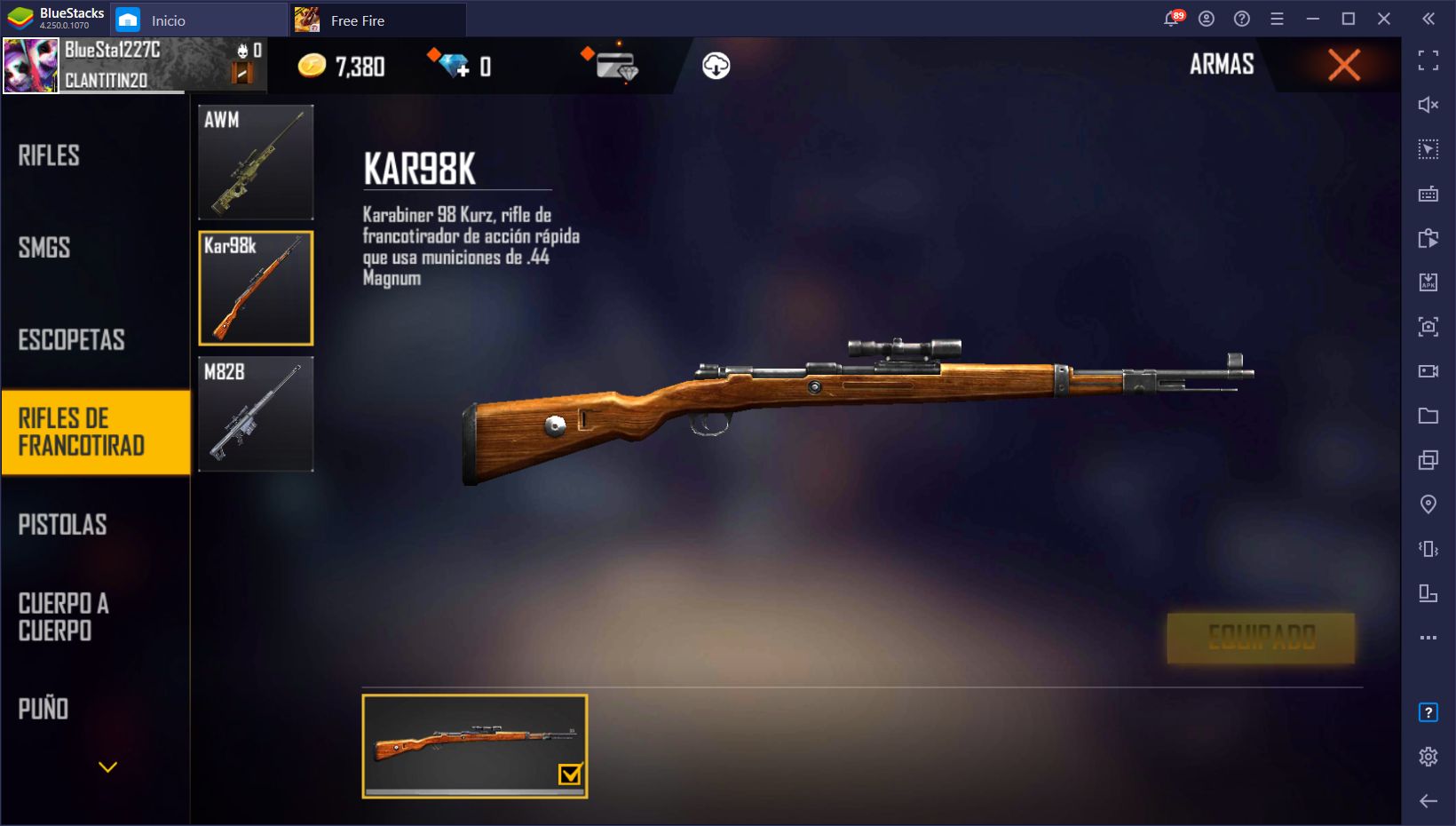Expand more categories with the yellow down arrow
Viewport: 1456px width, 826px height.
[107, 766]
